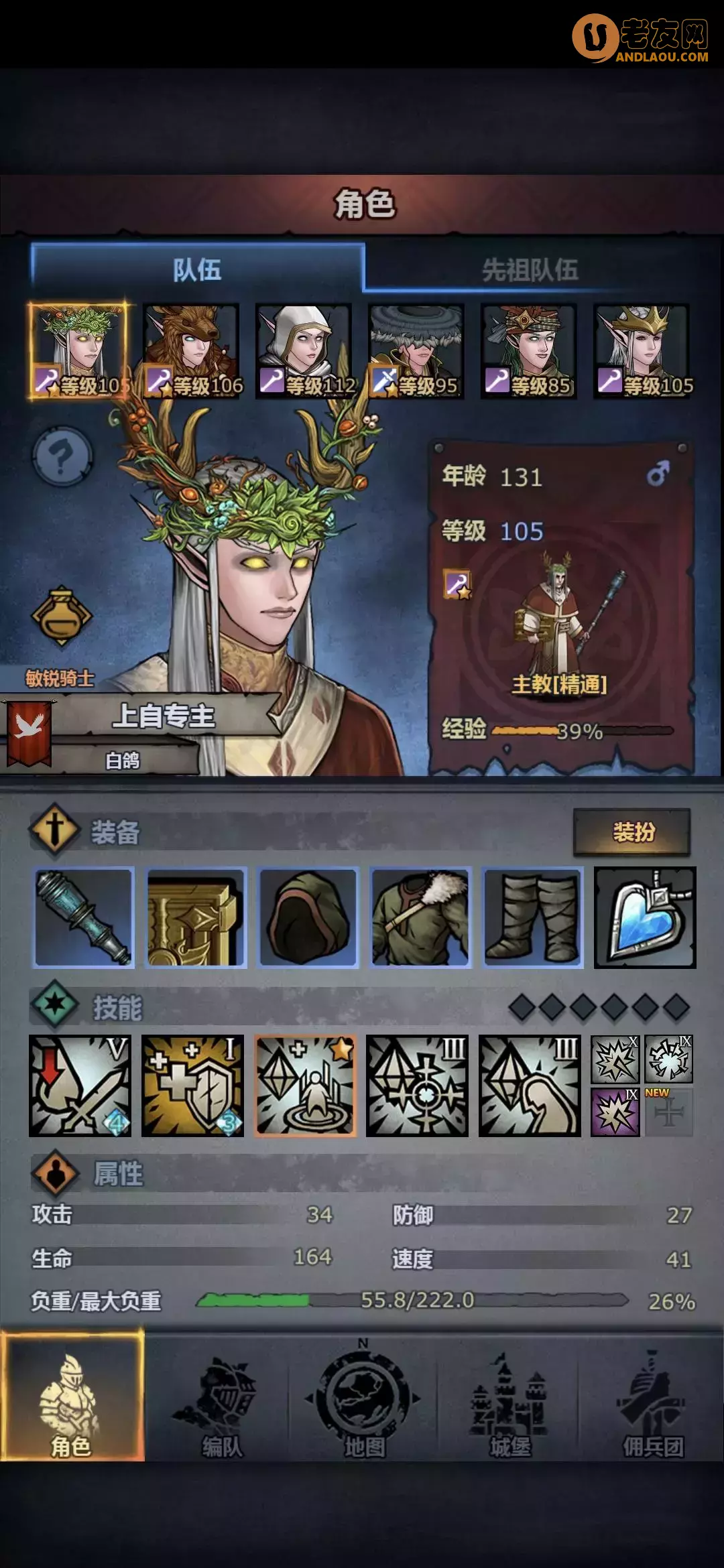Select the mace weapon equipment slot
This screenshot has height=1568, width=724.
click(84, 917)
